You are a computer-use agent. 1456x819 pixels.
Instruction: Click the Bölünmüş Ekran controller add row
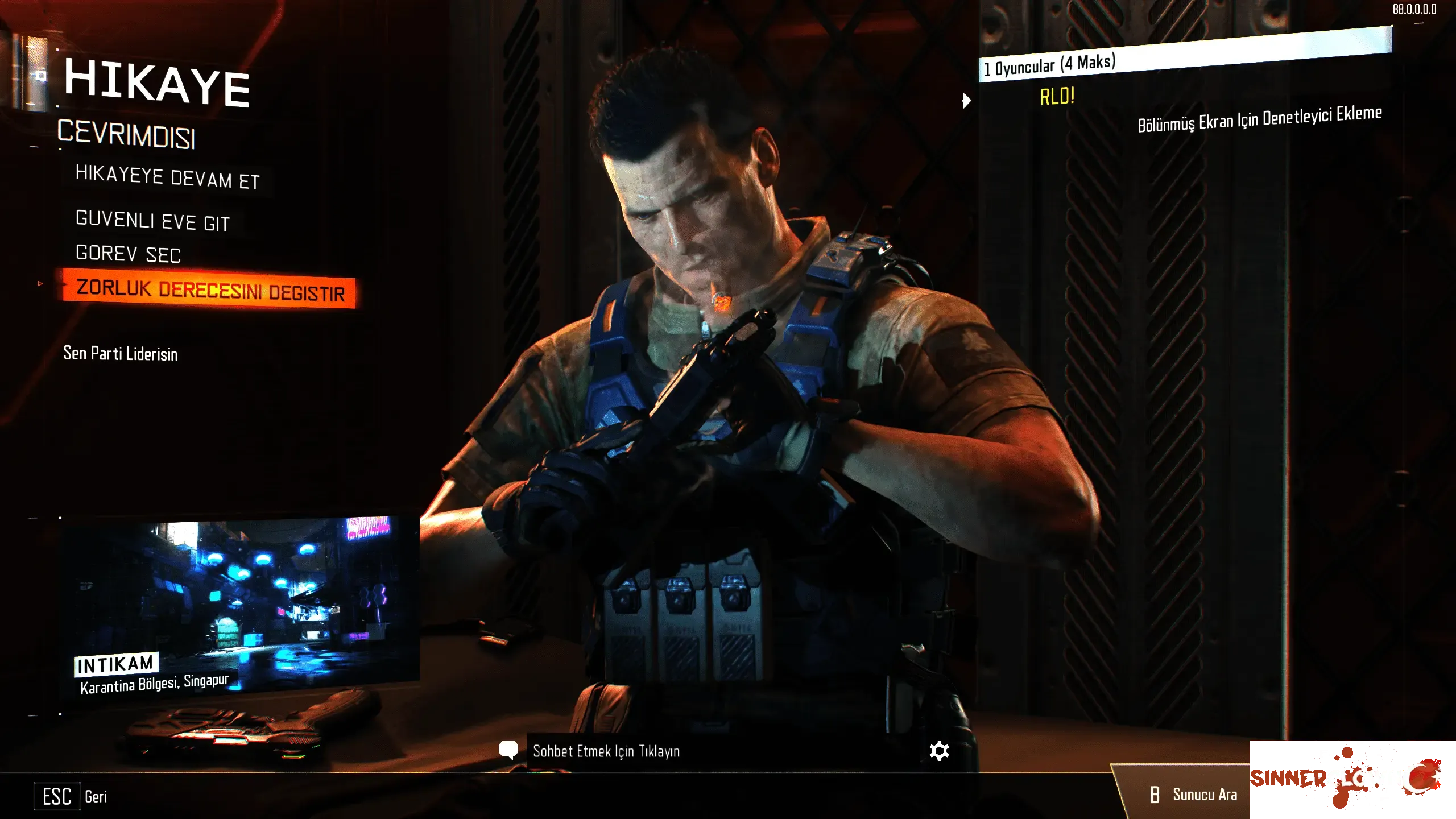coord(1259,119)
